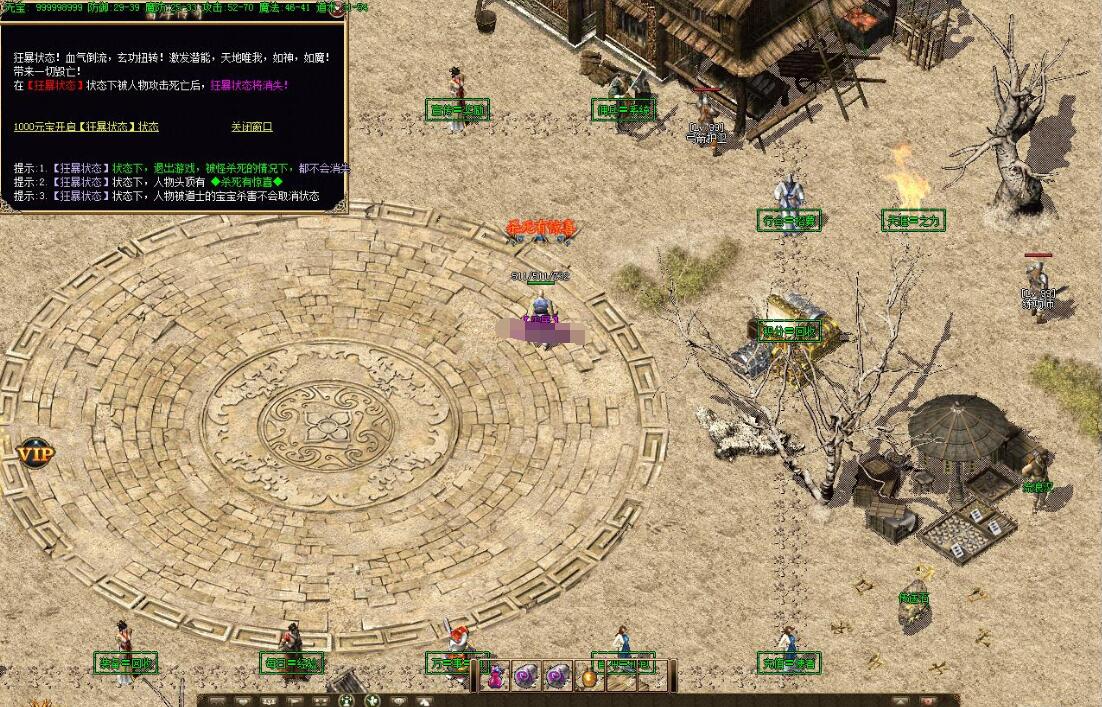Close the dialog via 关闭窗口

(x=251, y=127)
